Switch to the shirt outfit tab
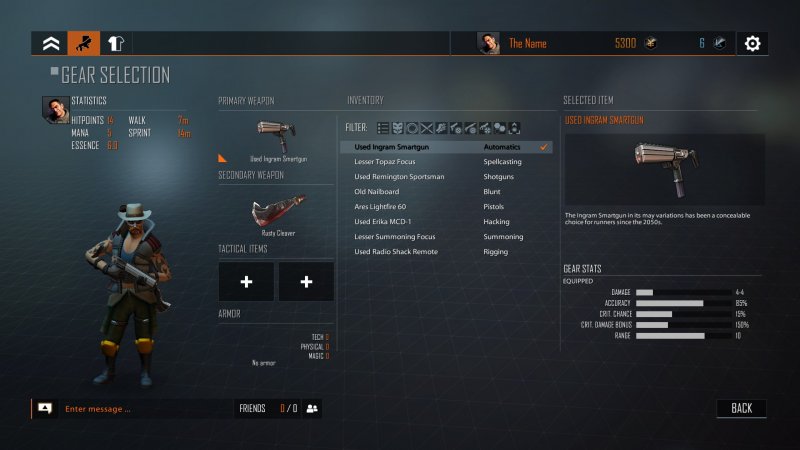 115,43
